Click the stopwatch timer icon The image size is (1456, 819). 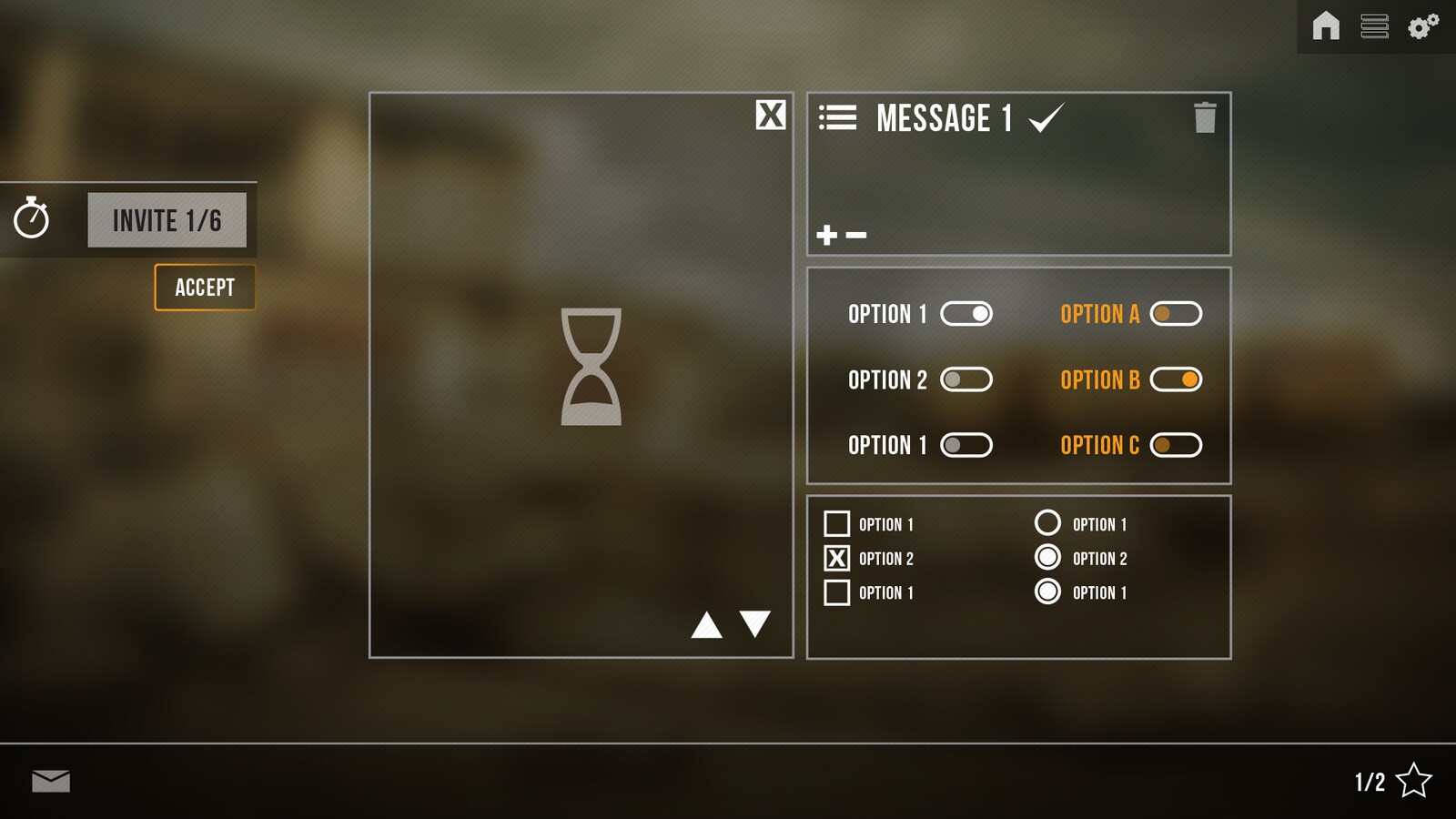coord(33,218)
